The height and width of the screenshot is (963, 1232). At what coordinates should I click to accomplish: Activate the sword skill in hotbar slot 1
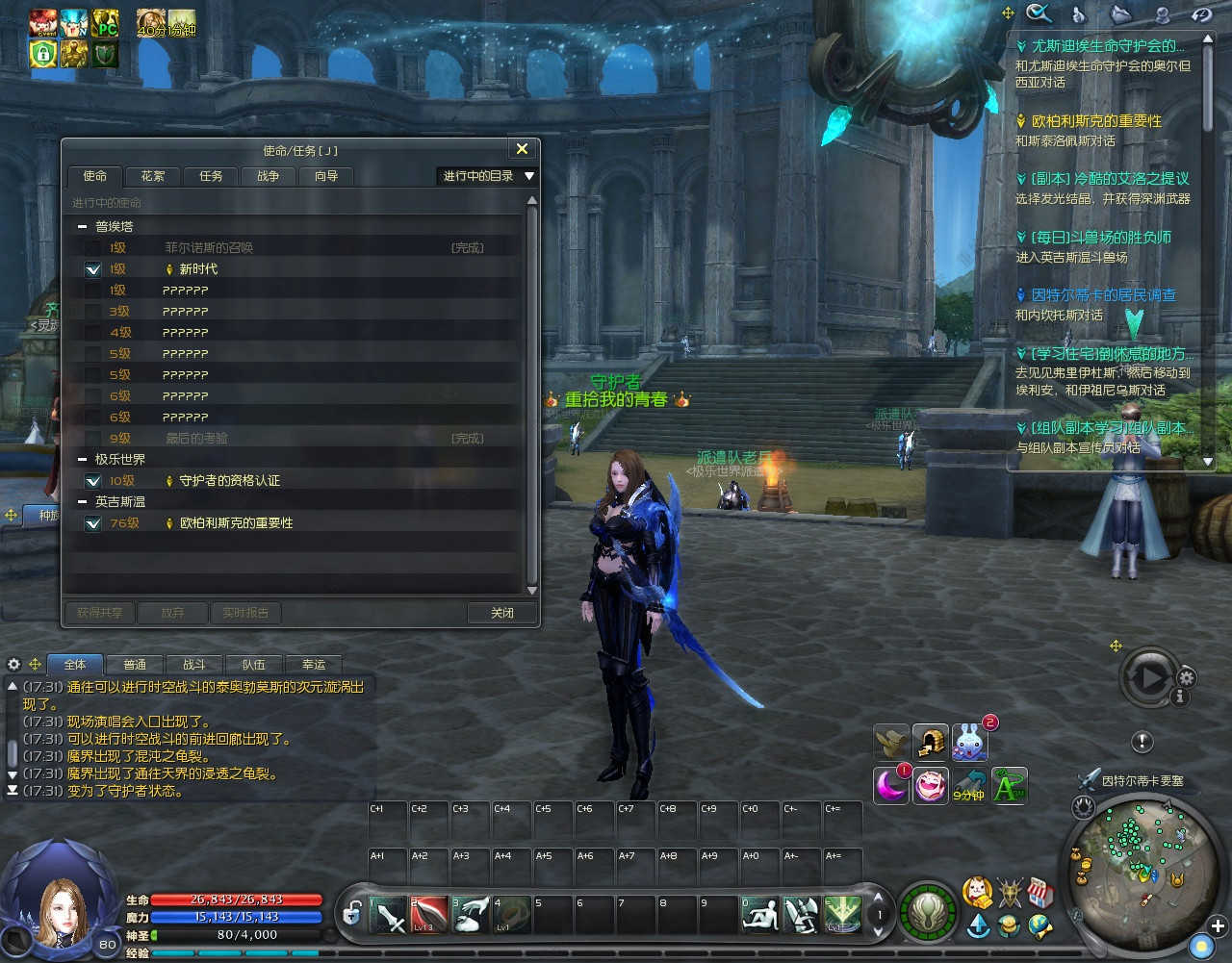(x=390, y=915)
